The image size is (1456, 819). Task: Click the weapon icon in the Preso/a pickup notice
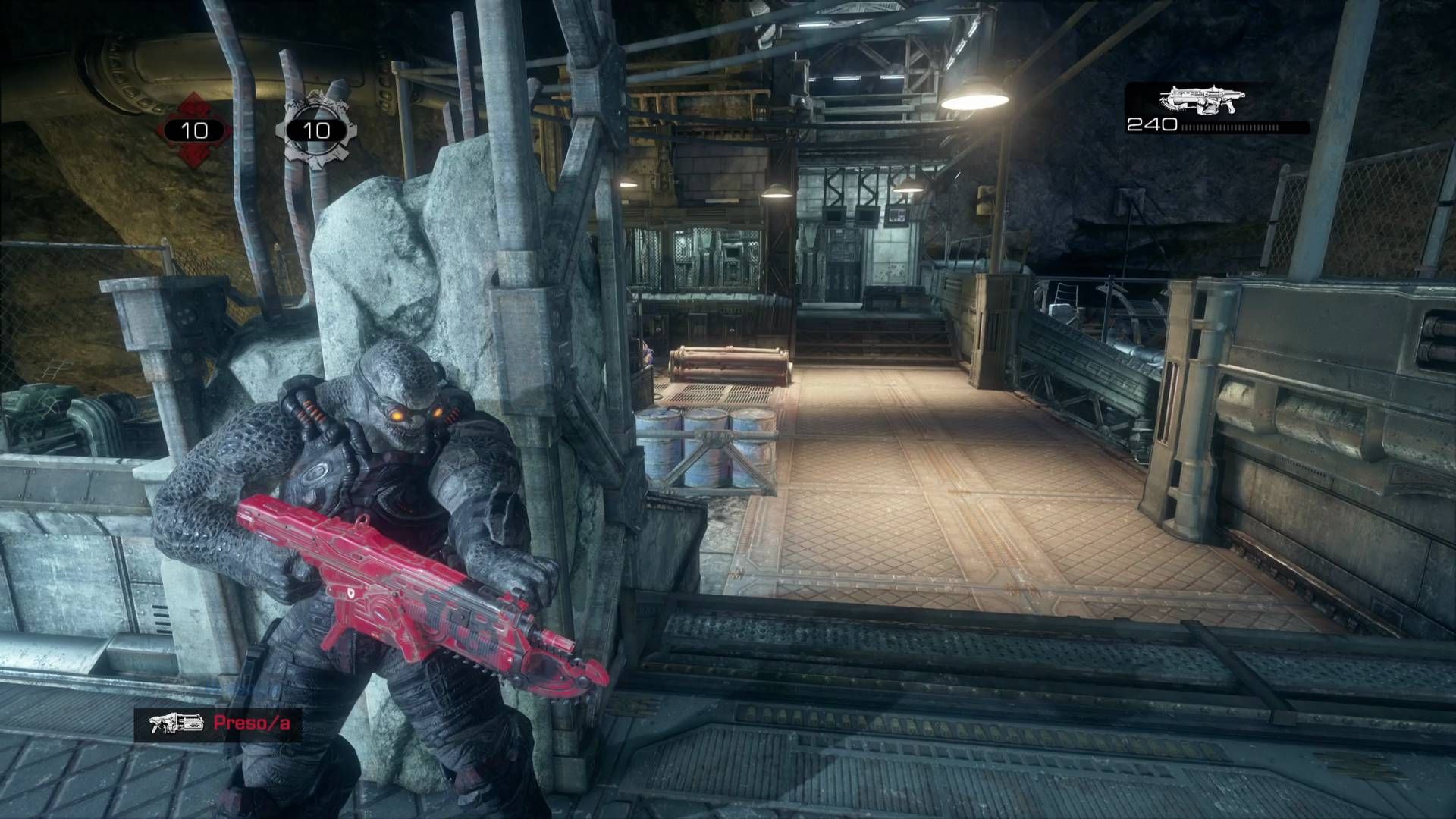176,723
